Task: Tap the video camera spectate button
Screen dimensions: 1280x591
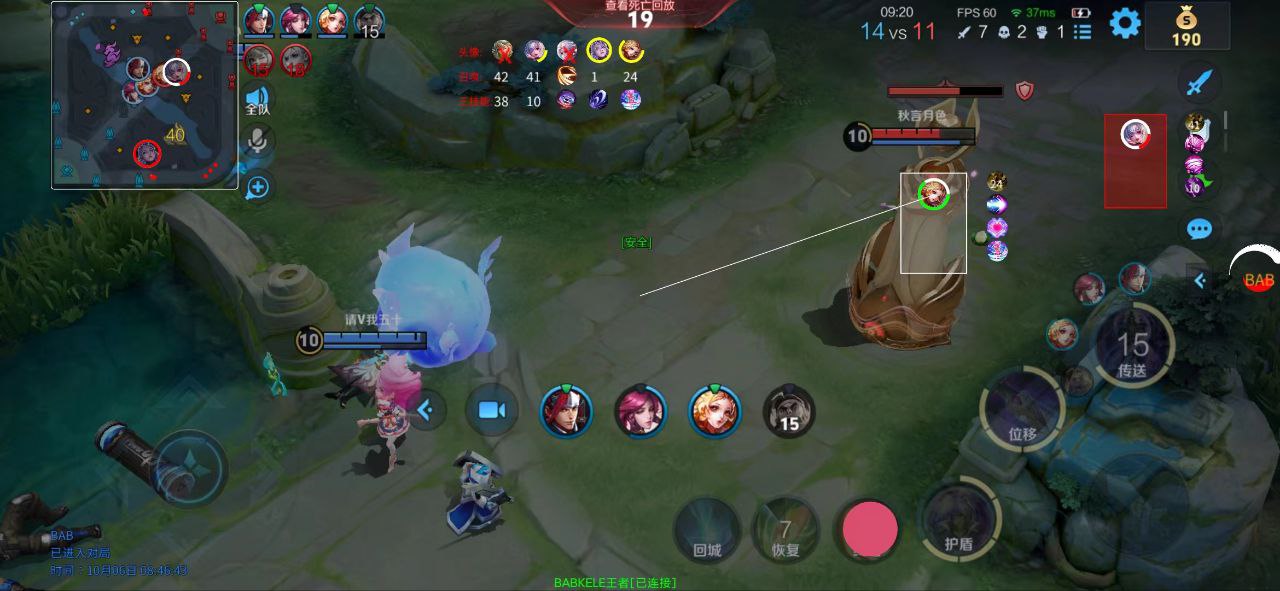Action: coord(491,410)
